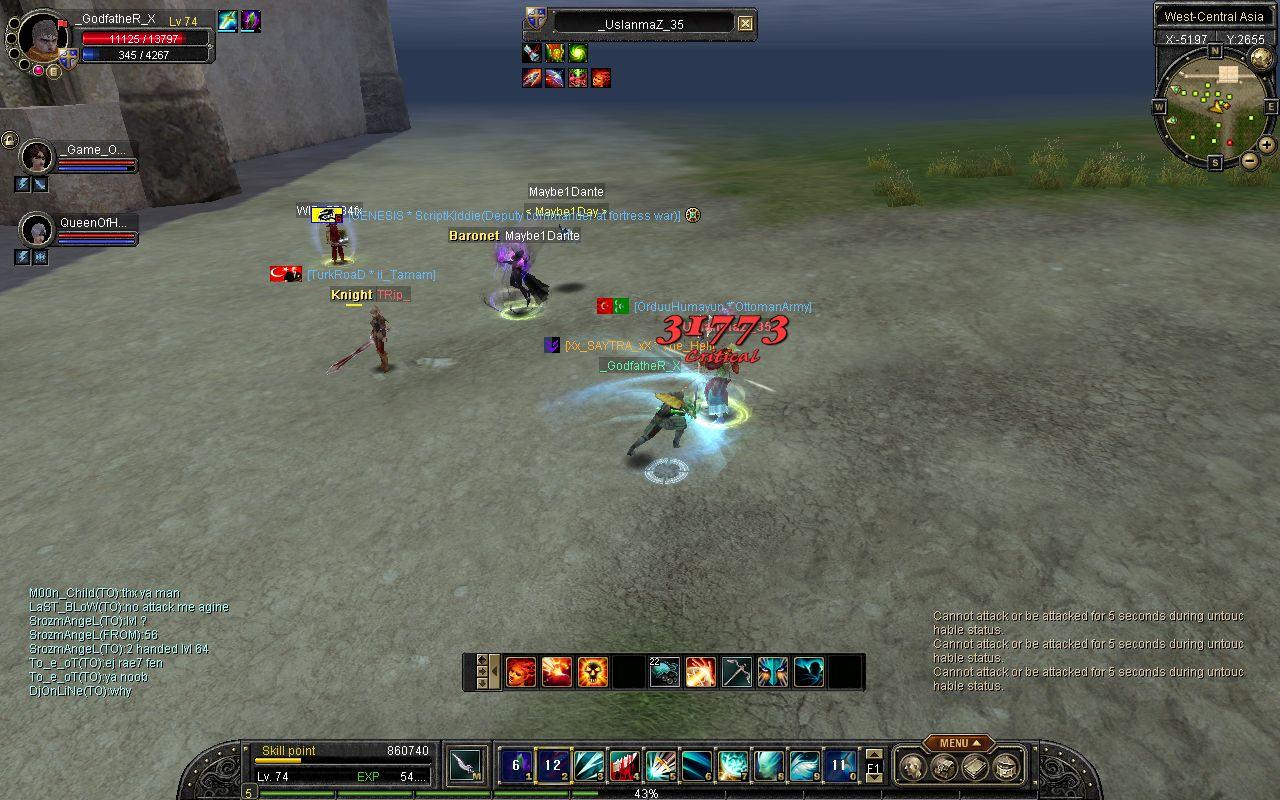Activate the flaming skull skill on upper bar
This screenshot has height=800, width=1280.
pos(592,672)
